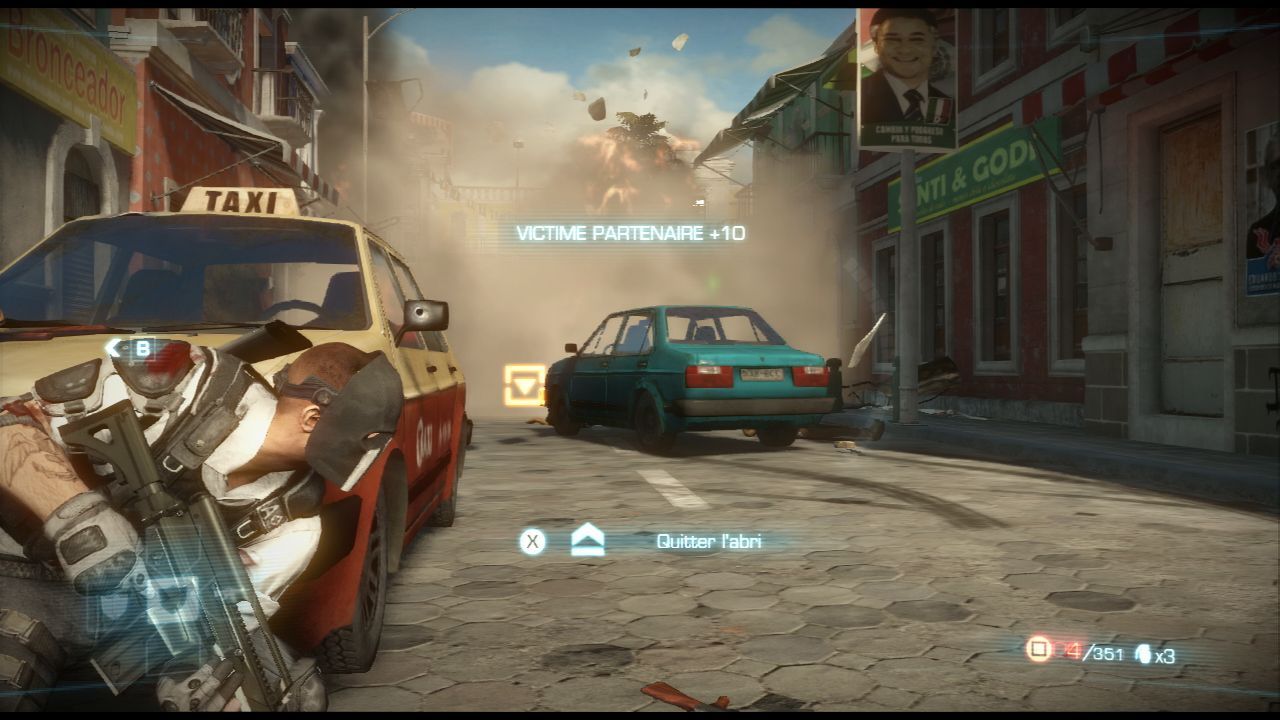Click the grenade icon beside x3
Screen dimensions: 1280x720
(x=1141, y=655)
